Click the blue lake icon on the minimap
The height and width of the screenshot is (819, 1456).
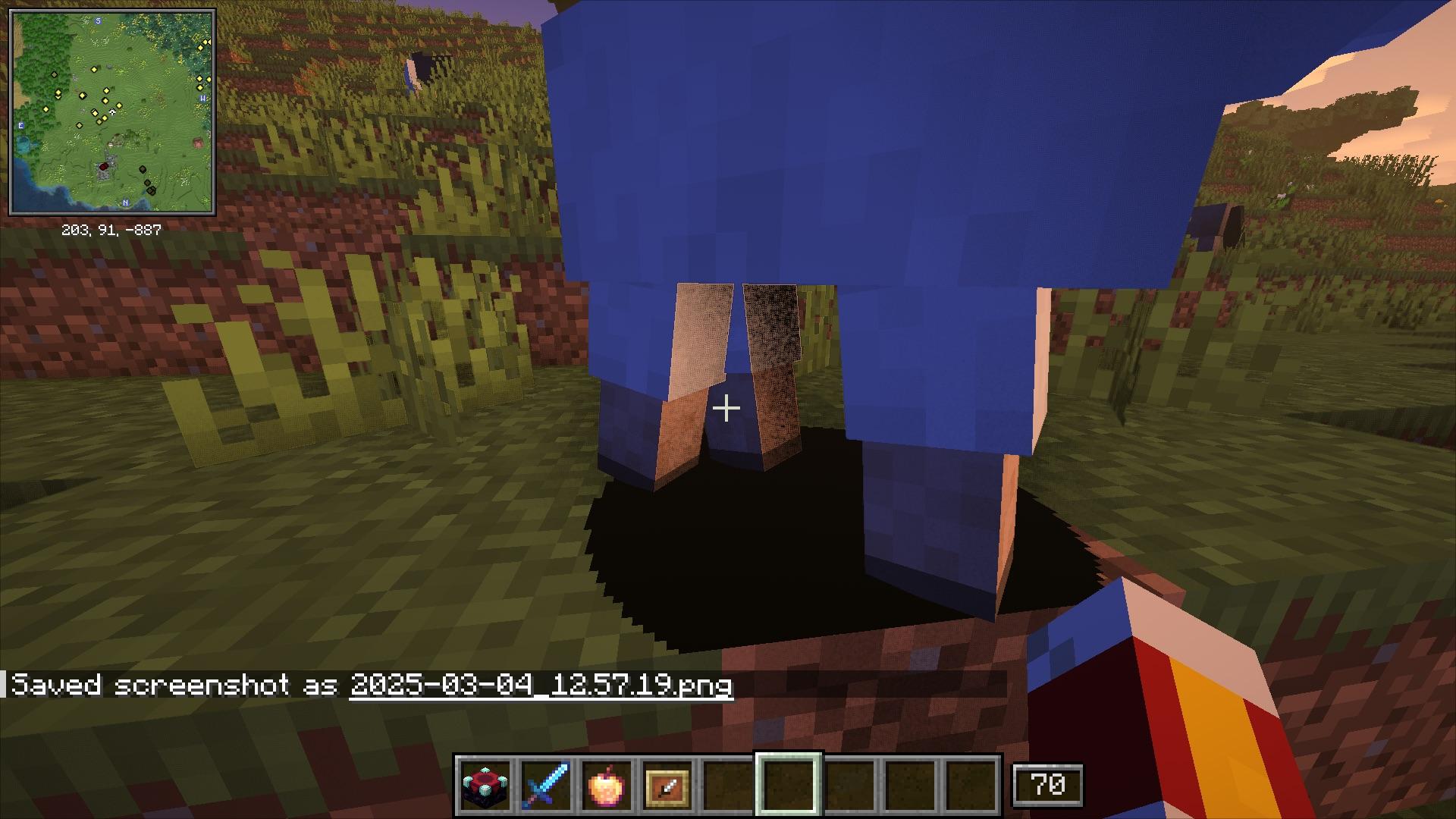(x=21, y=143)
